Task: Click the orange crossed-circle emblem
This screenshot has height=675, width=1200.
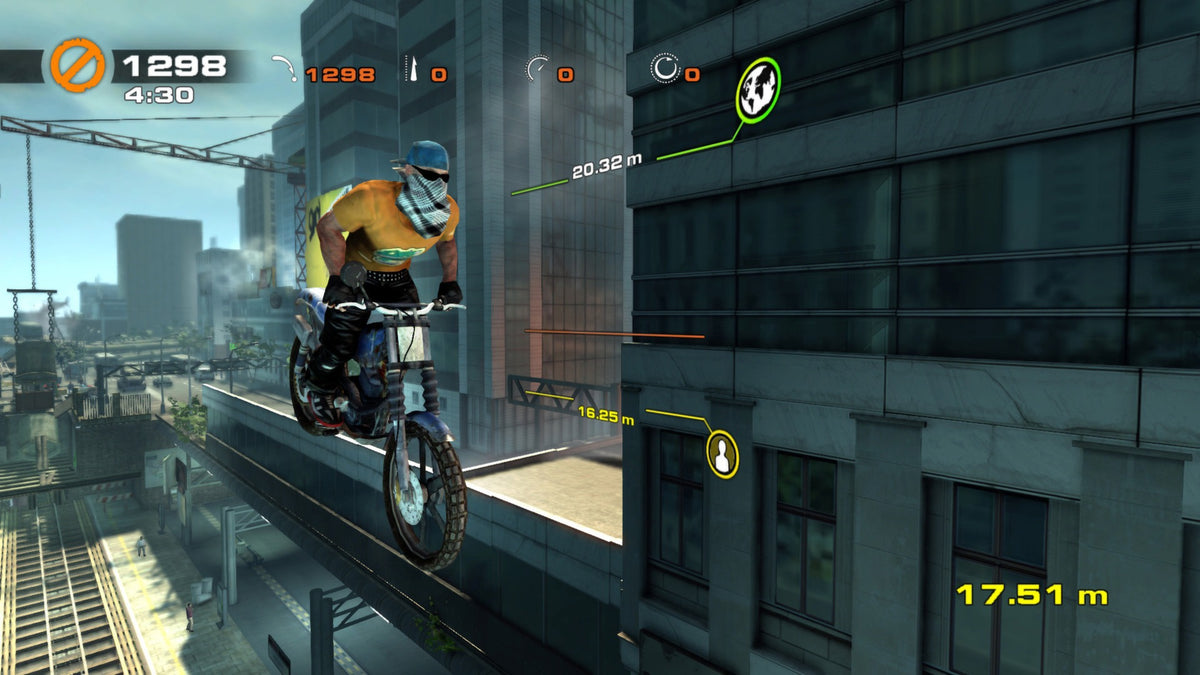Action: tap(78, 66)
